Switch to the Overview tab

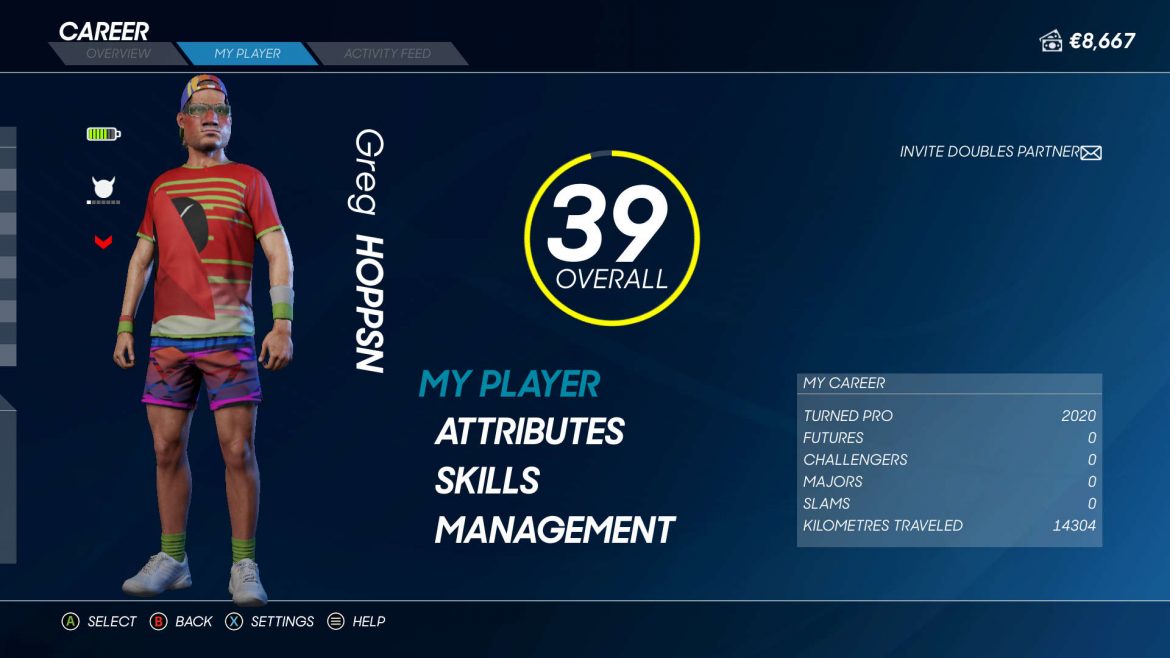pyautogui.click(x=118, y=54)
